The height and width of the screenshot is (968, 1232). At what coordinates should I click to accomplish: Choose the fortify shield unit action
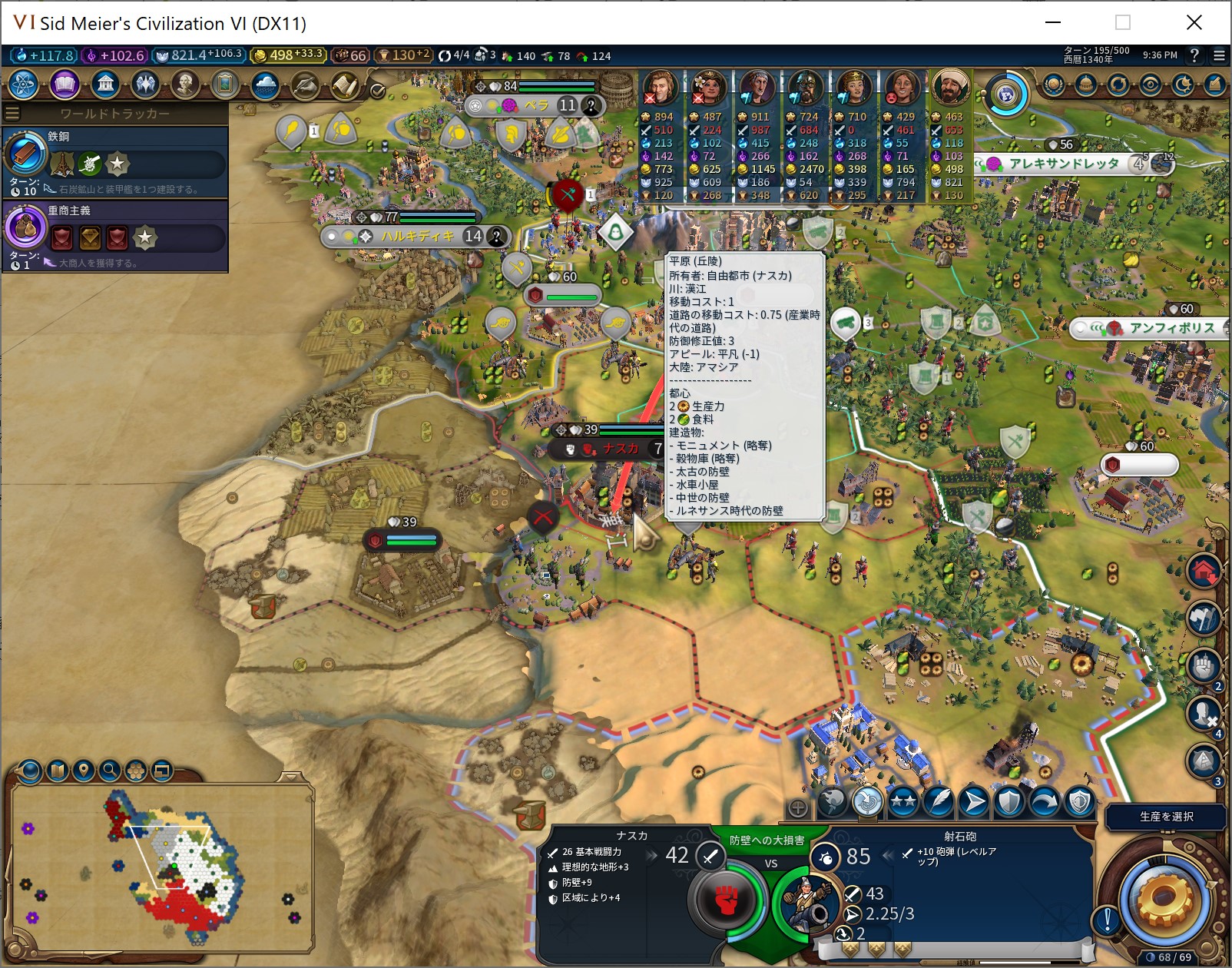coord(1009,803)
